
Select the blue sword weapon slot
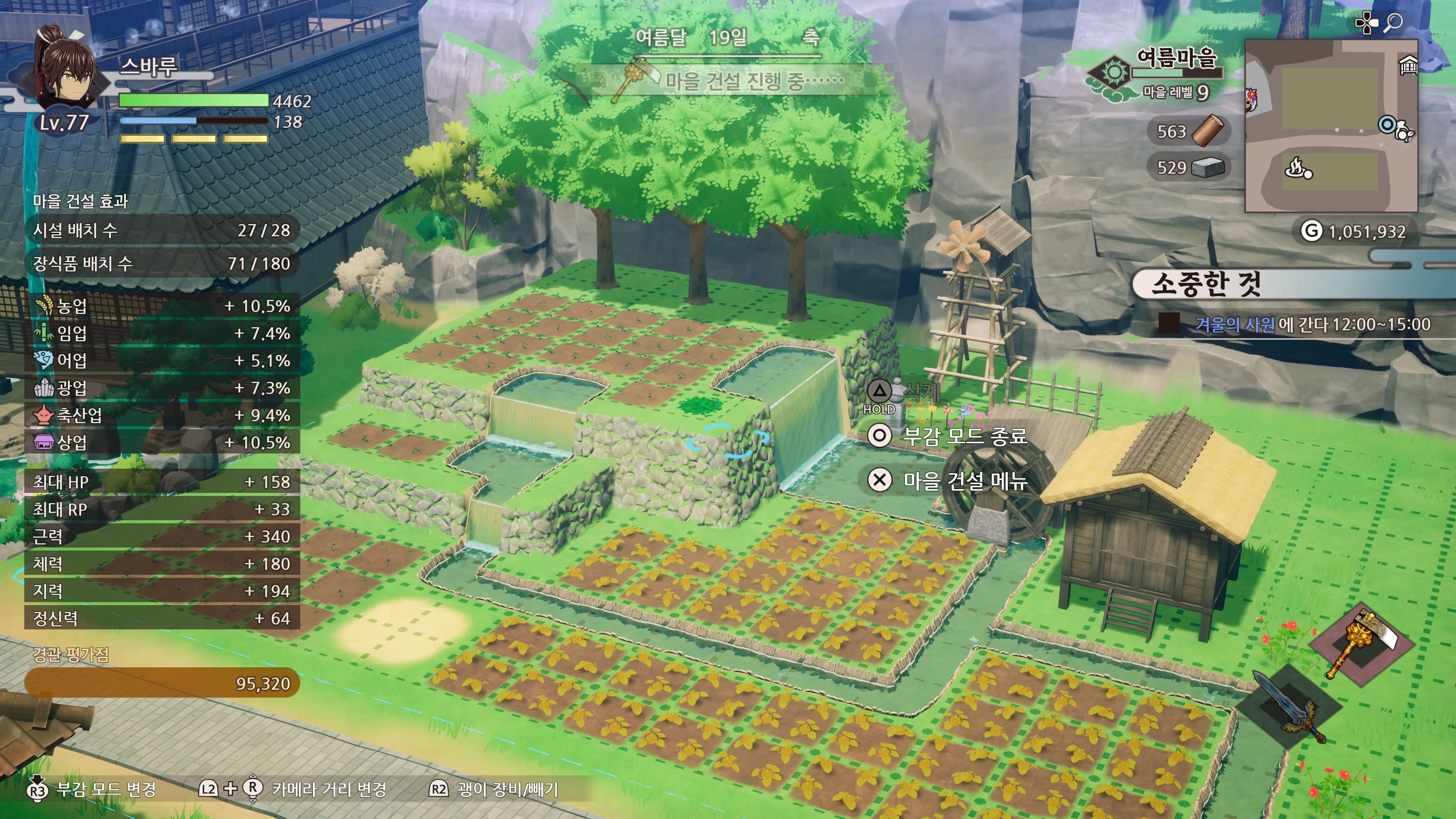[x=1288, y=707]
